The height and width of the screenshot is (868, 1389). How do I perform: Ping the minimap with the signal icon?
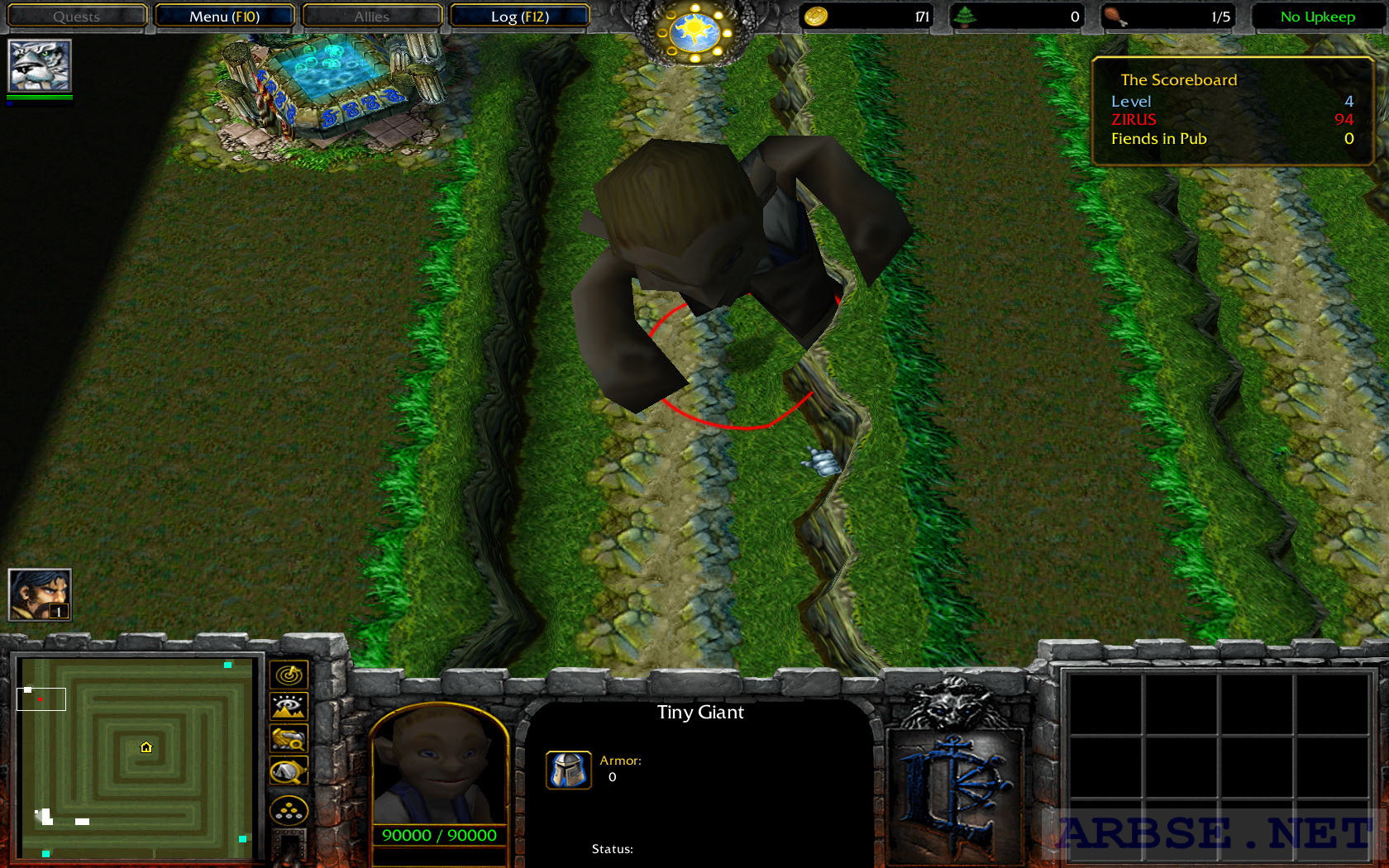point(287,675)
